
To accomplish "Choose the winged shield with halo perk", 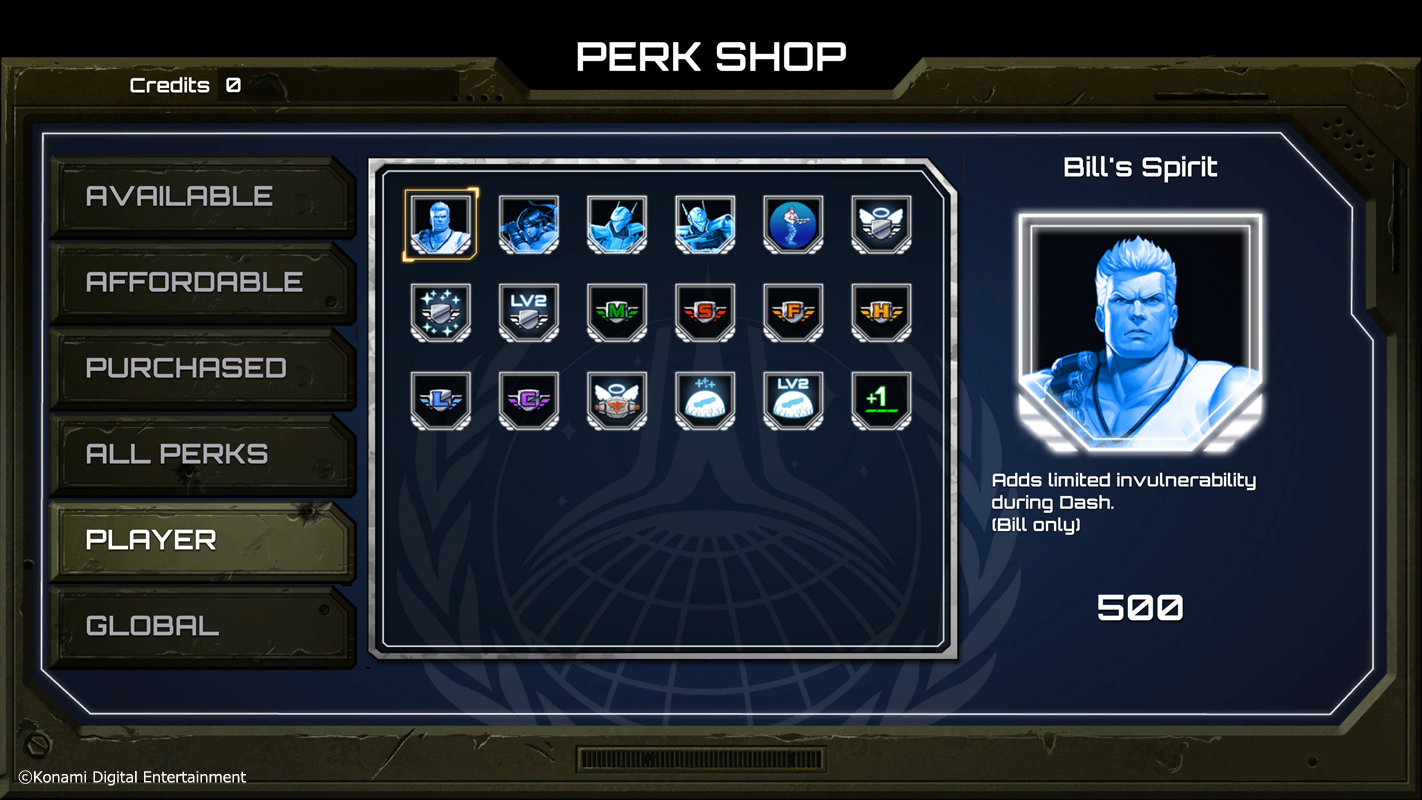I will point(881,224).
